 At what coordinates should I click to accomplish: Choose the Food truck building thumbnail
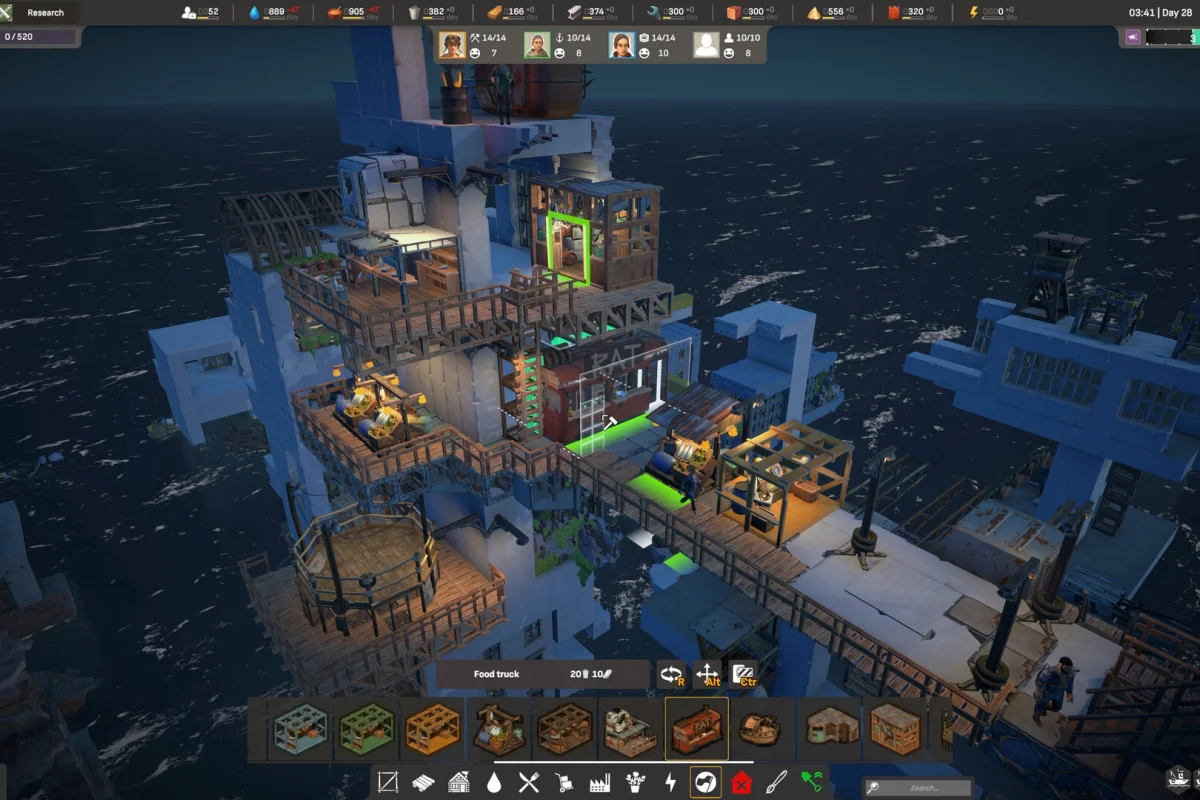click(697, 729)
